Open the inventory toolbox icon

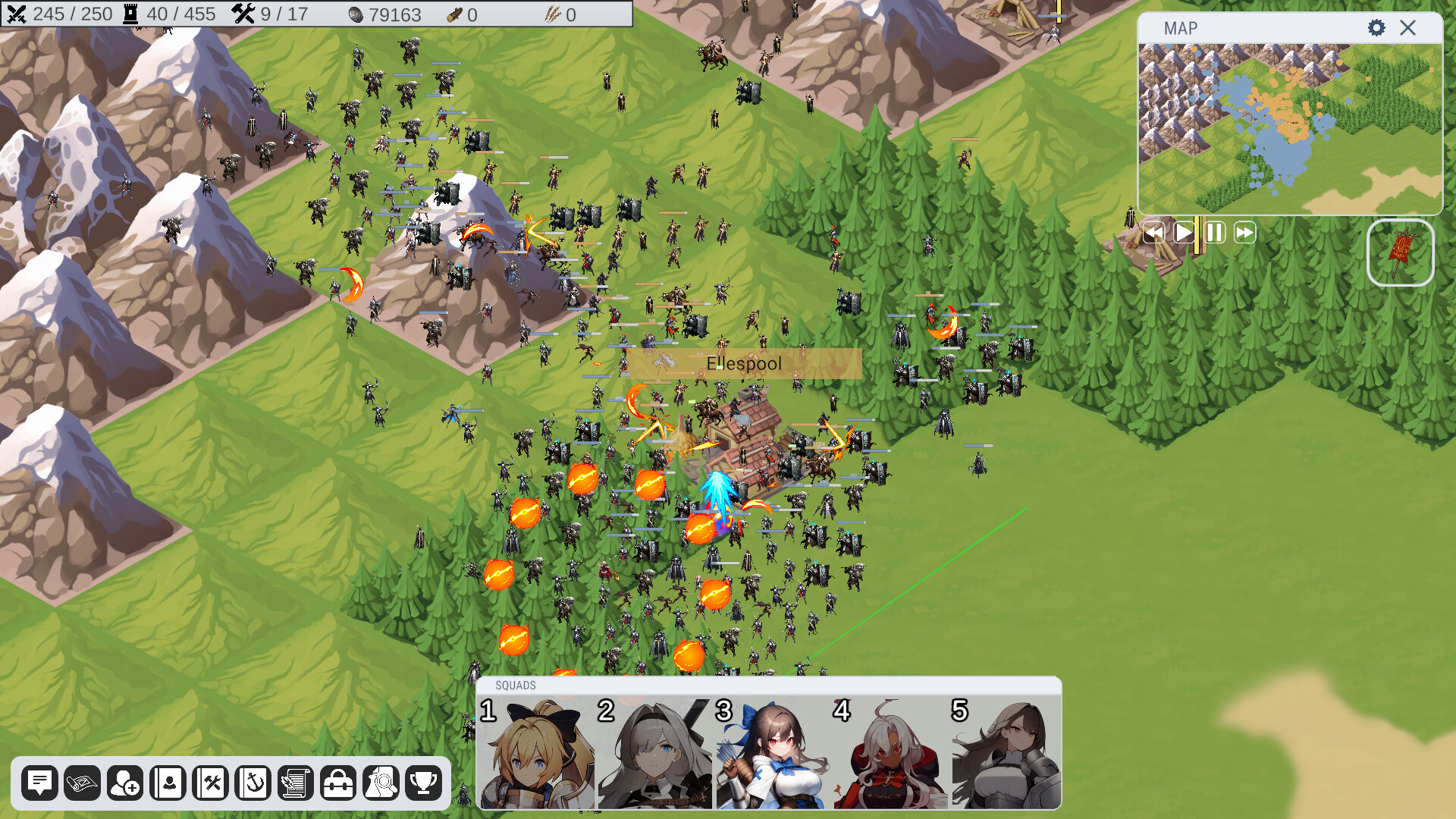coord(338,783)
